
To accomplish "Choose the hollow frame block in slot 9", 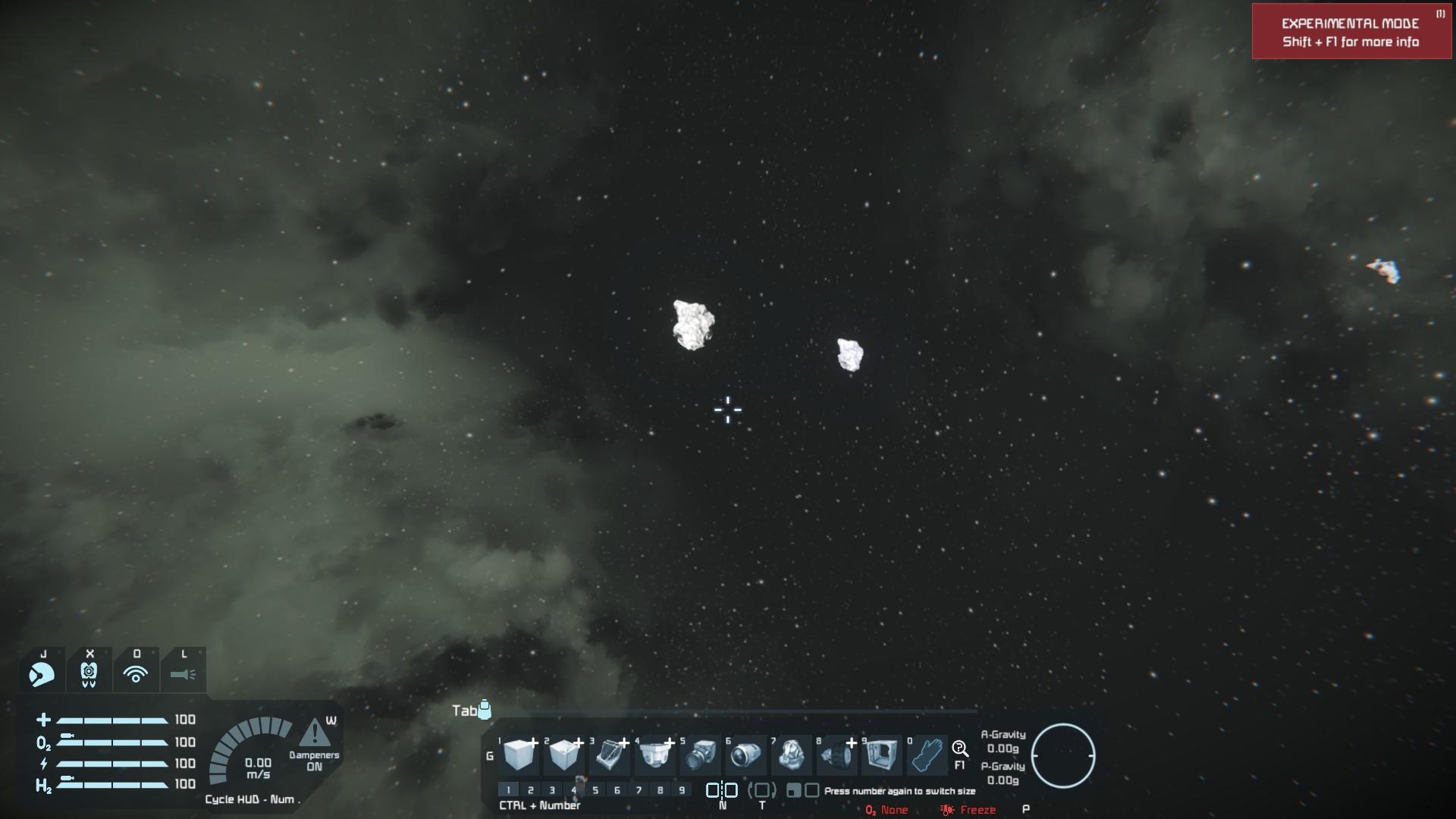I will pos(881,755).
